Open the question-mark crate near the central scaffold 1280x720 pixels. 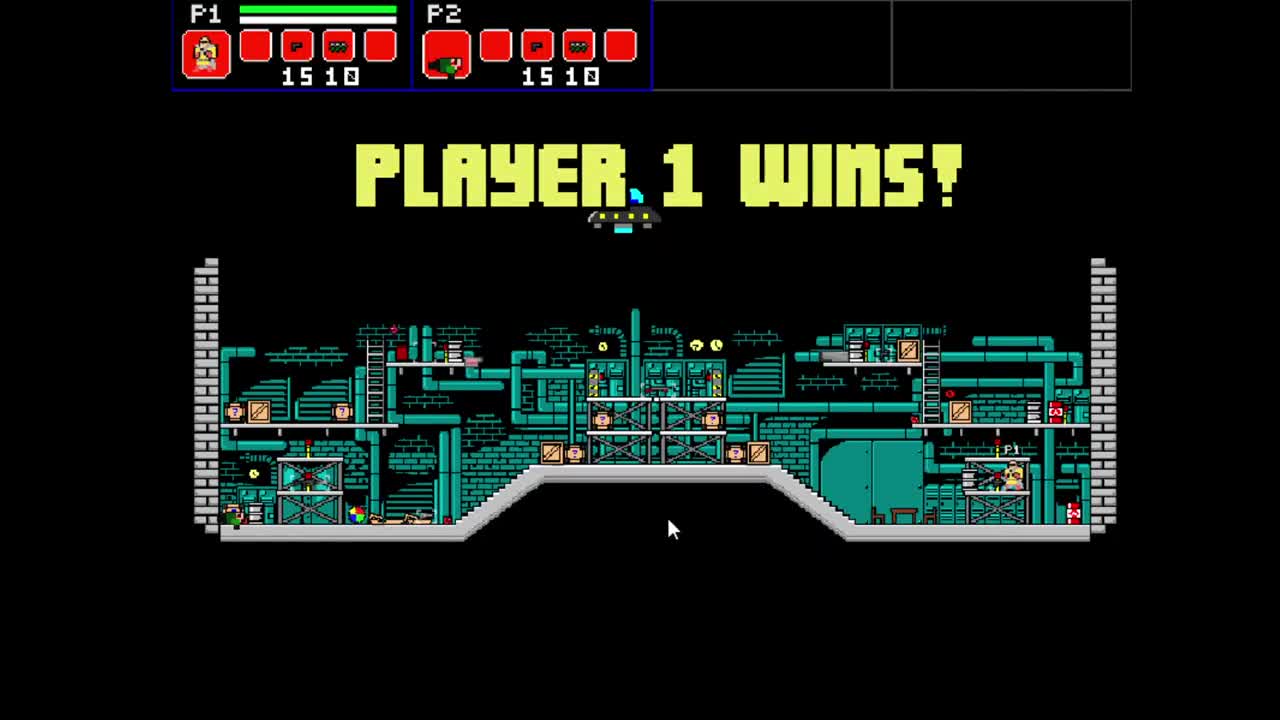[x=603, y=419]
